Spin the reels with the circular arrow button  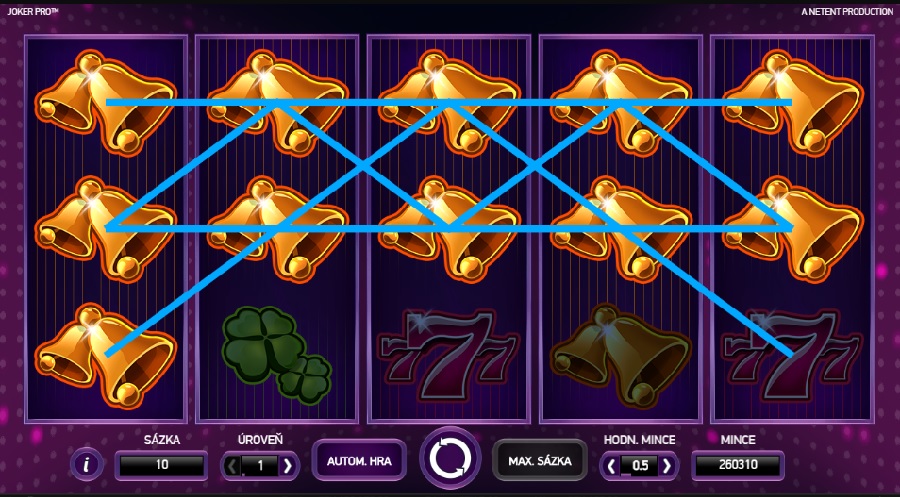tap(449, 460)
